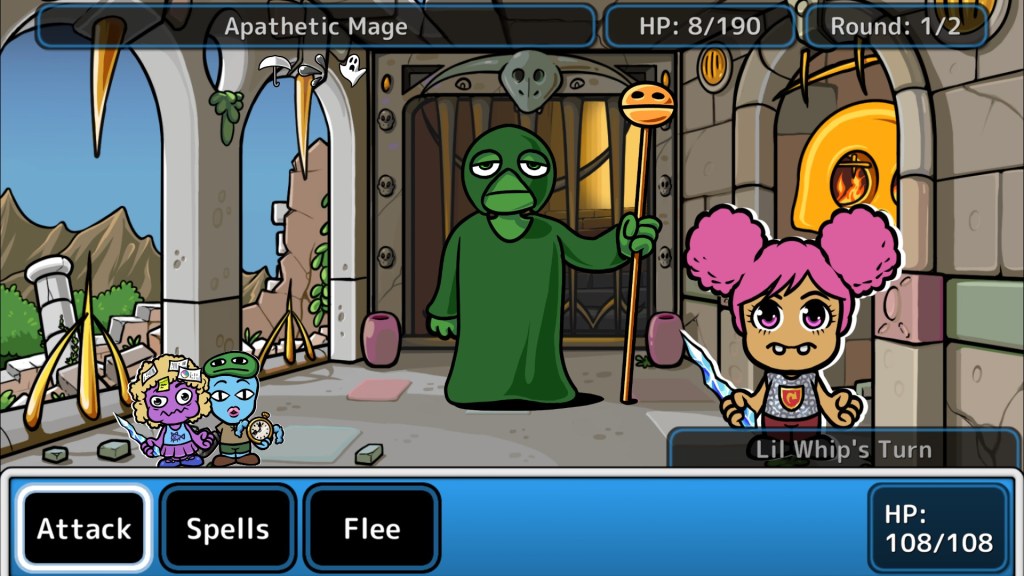Select Flee to escape battle

tap(372, 528)
